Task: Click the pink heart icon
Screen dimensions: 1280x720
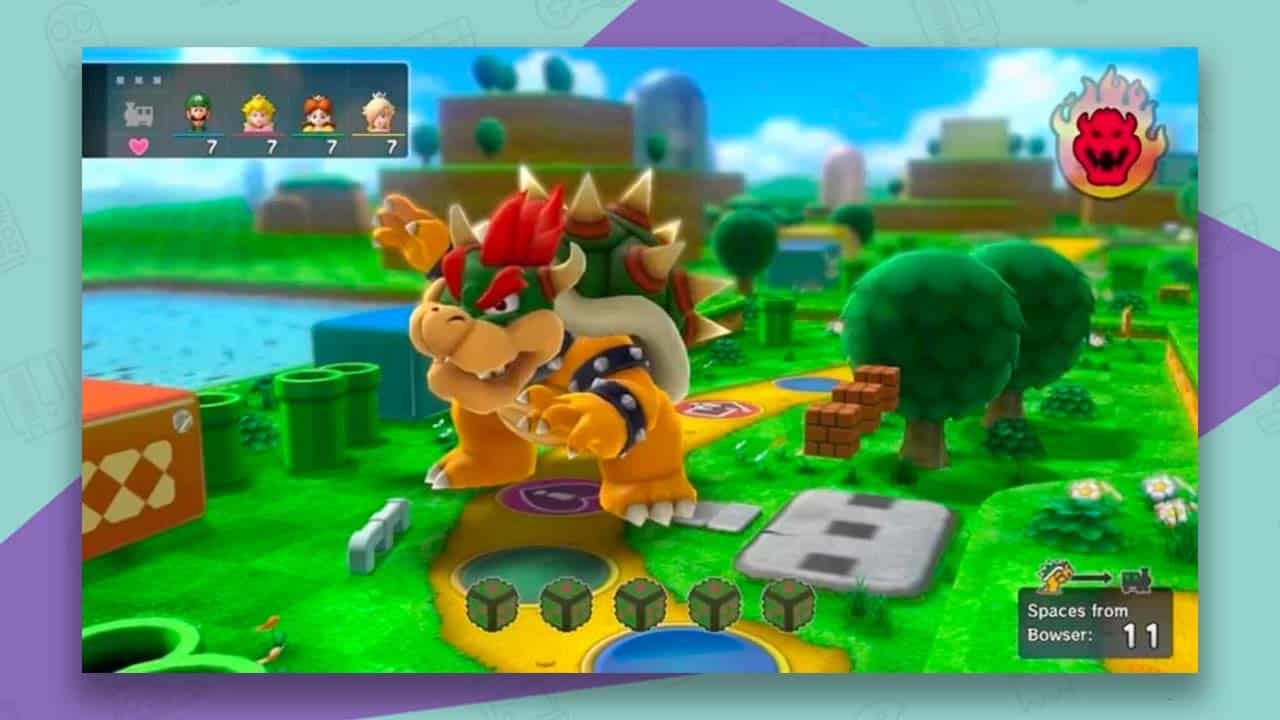Action: tap(138, 144)
